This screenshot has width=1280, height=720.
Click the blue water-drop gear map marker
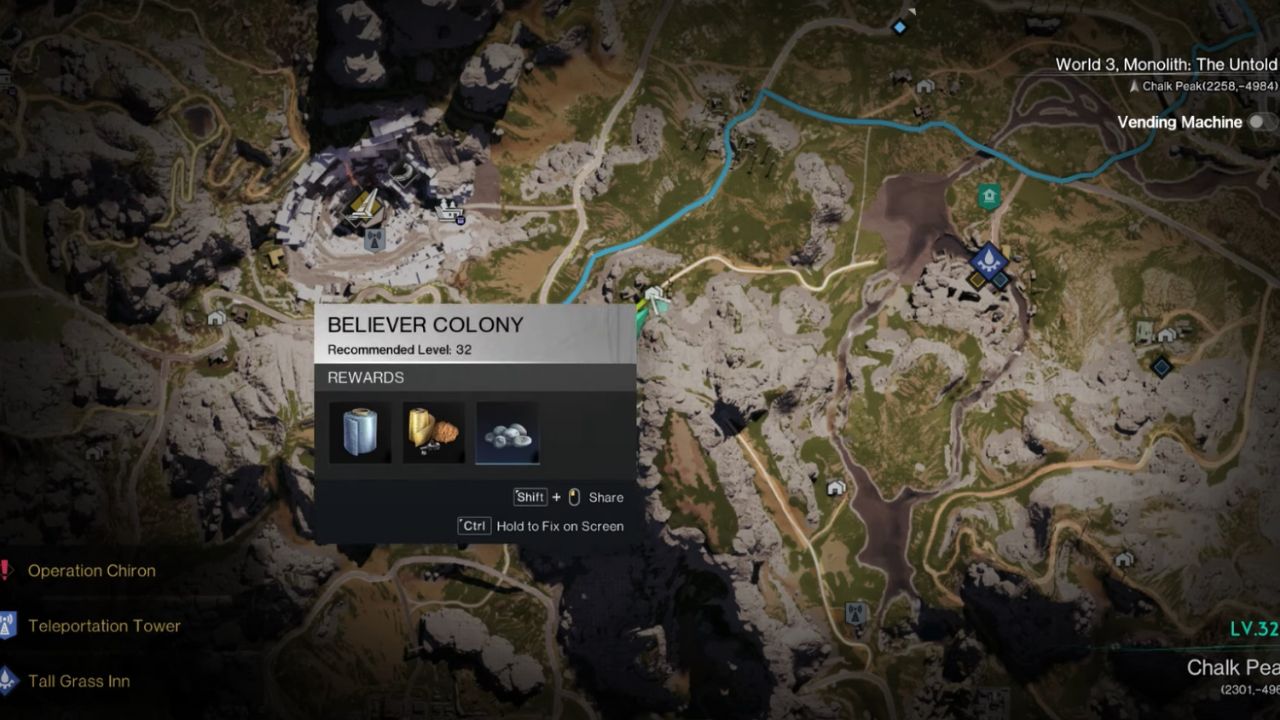point(988,261)
